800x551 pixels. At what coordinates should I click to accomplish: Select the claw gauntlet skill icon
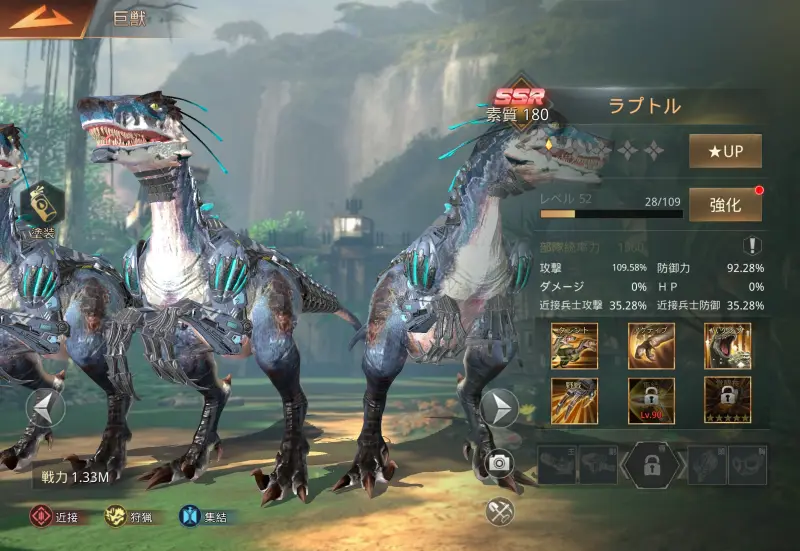pyautogui.click(x=575, y=400)
